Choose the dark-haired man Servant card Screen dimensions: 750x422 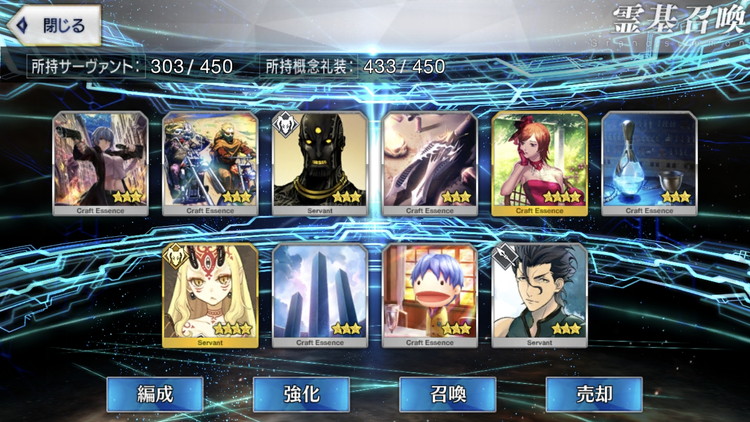pyautogui.click(x=539, y=294)
